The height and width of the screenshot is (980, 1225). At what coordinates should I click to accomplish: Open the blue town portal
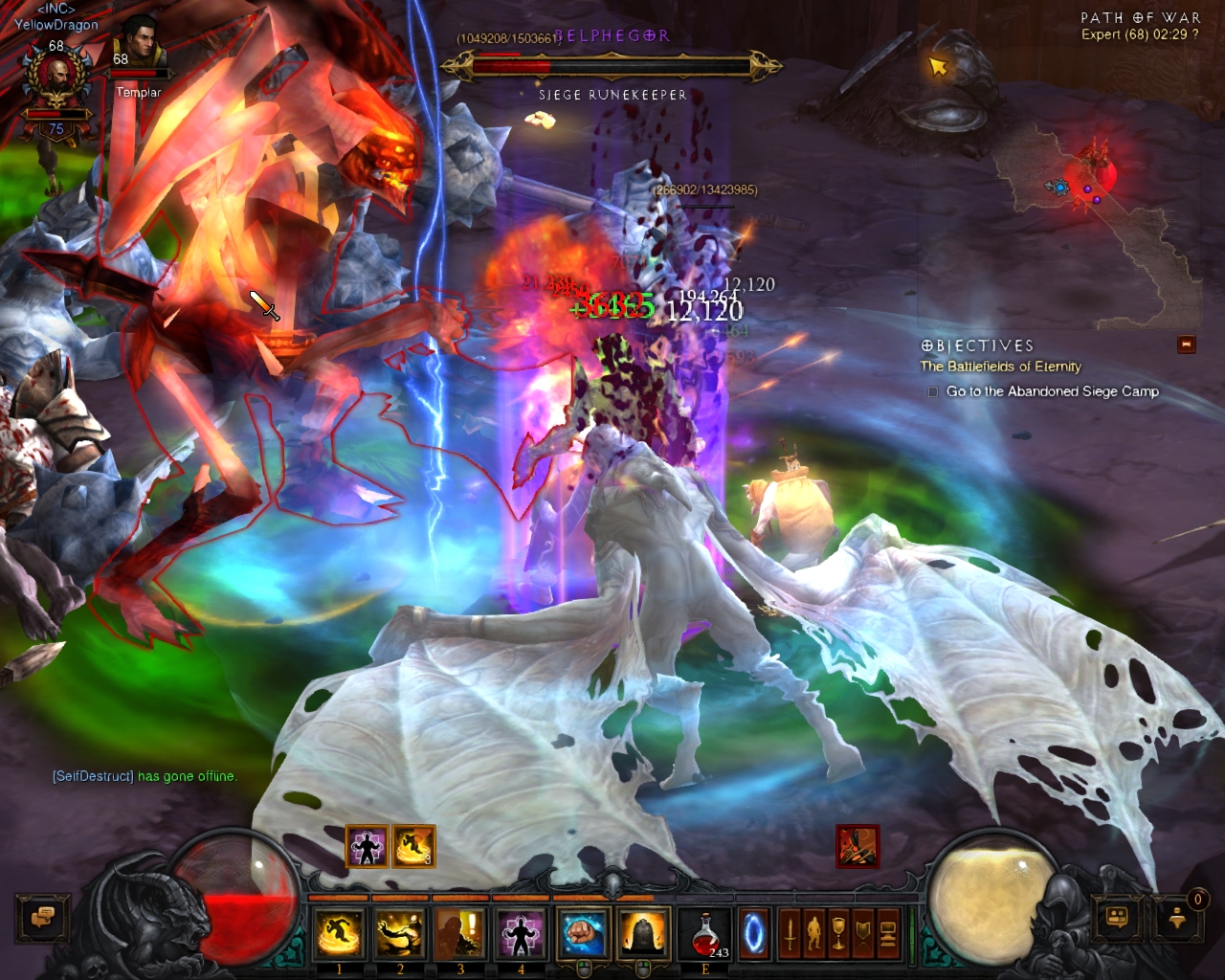(x=754, y=933)
